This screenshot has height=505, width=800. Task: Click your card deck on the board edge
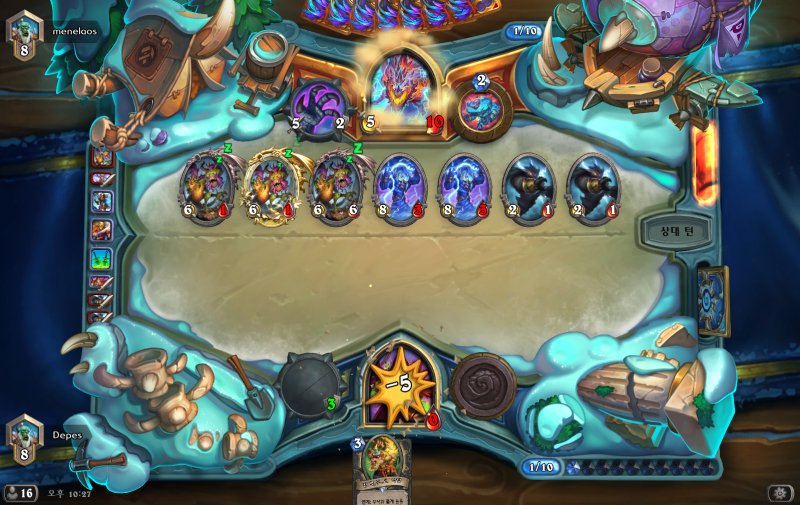tap(714, 298)
